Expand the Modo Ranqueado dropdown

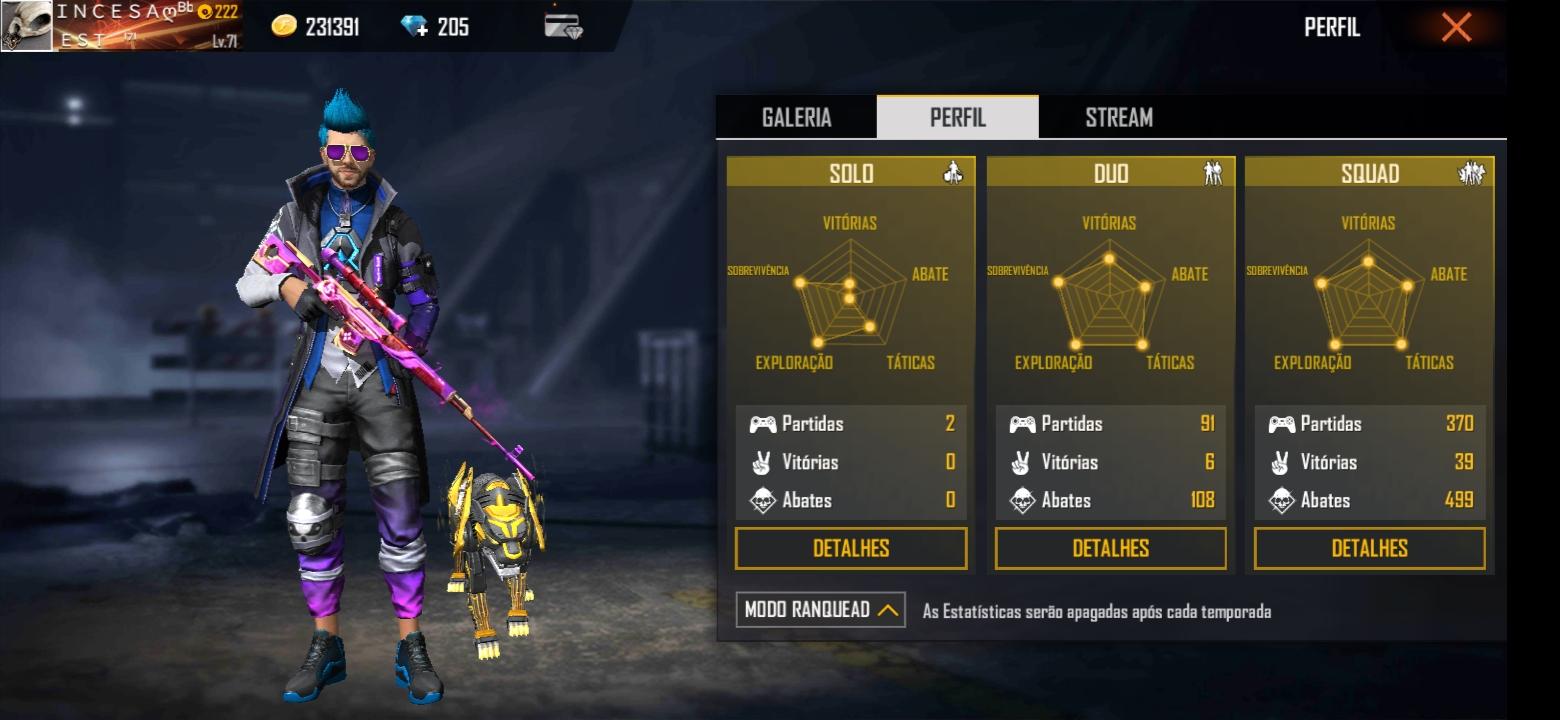[x=820, y=609]
